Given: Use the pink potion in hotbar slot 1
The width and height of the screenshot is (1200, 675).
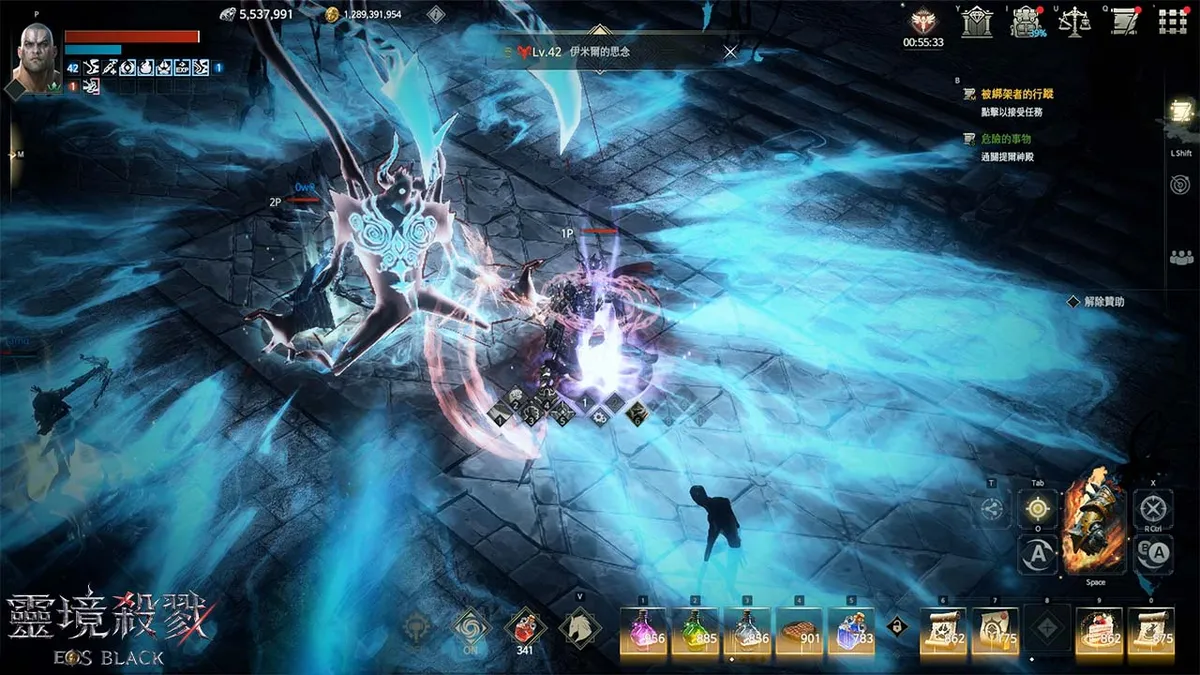Looking at the screenshot, I should [645, 631].
